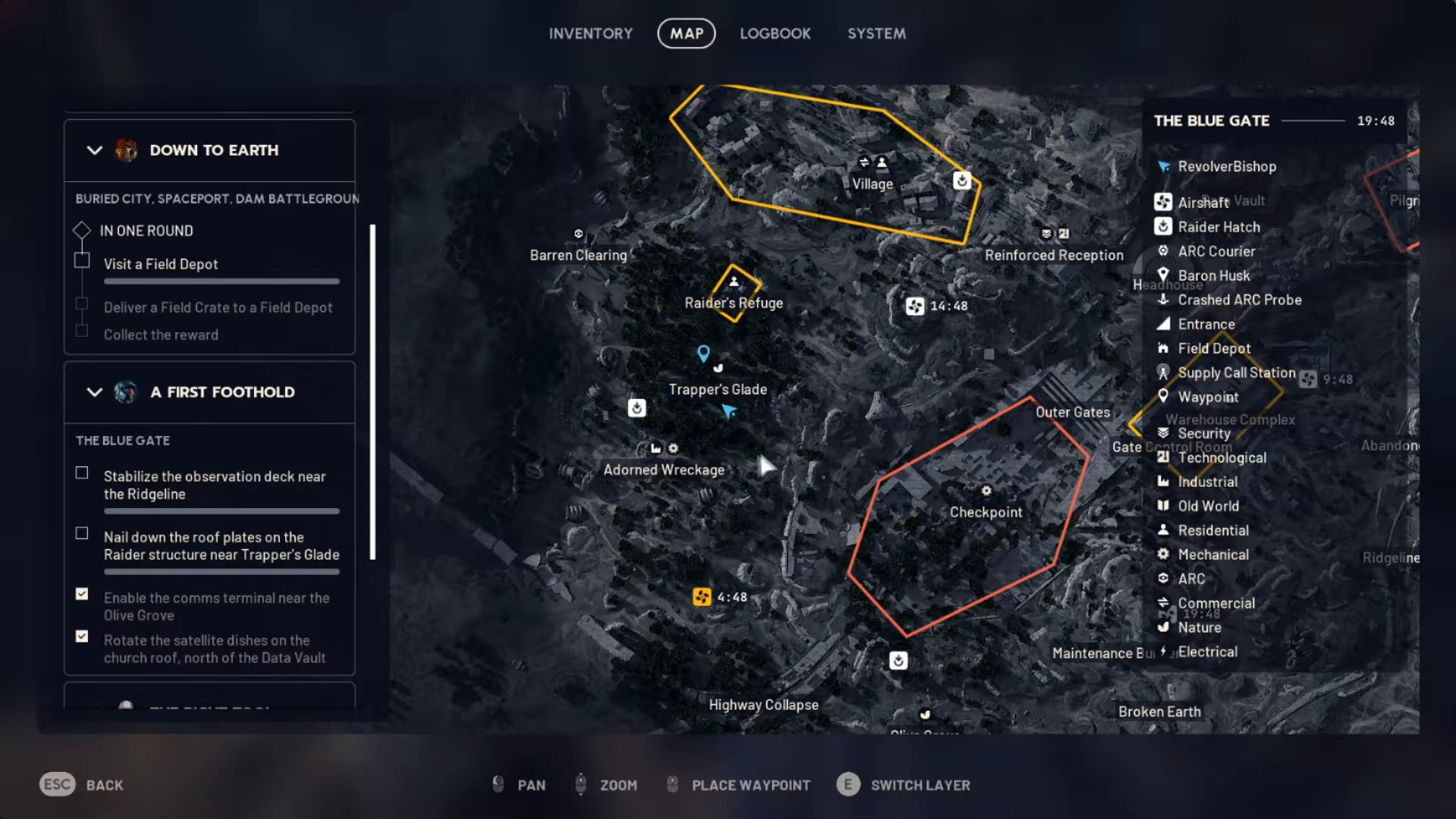Collapse the DOWN TO EARTH quest
Image resolution: width=1456 pixels, height=819 pixels.
pos(94,149)
